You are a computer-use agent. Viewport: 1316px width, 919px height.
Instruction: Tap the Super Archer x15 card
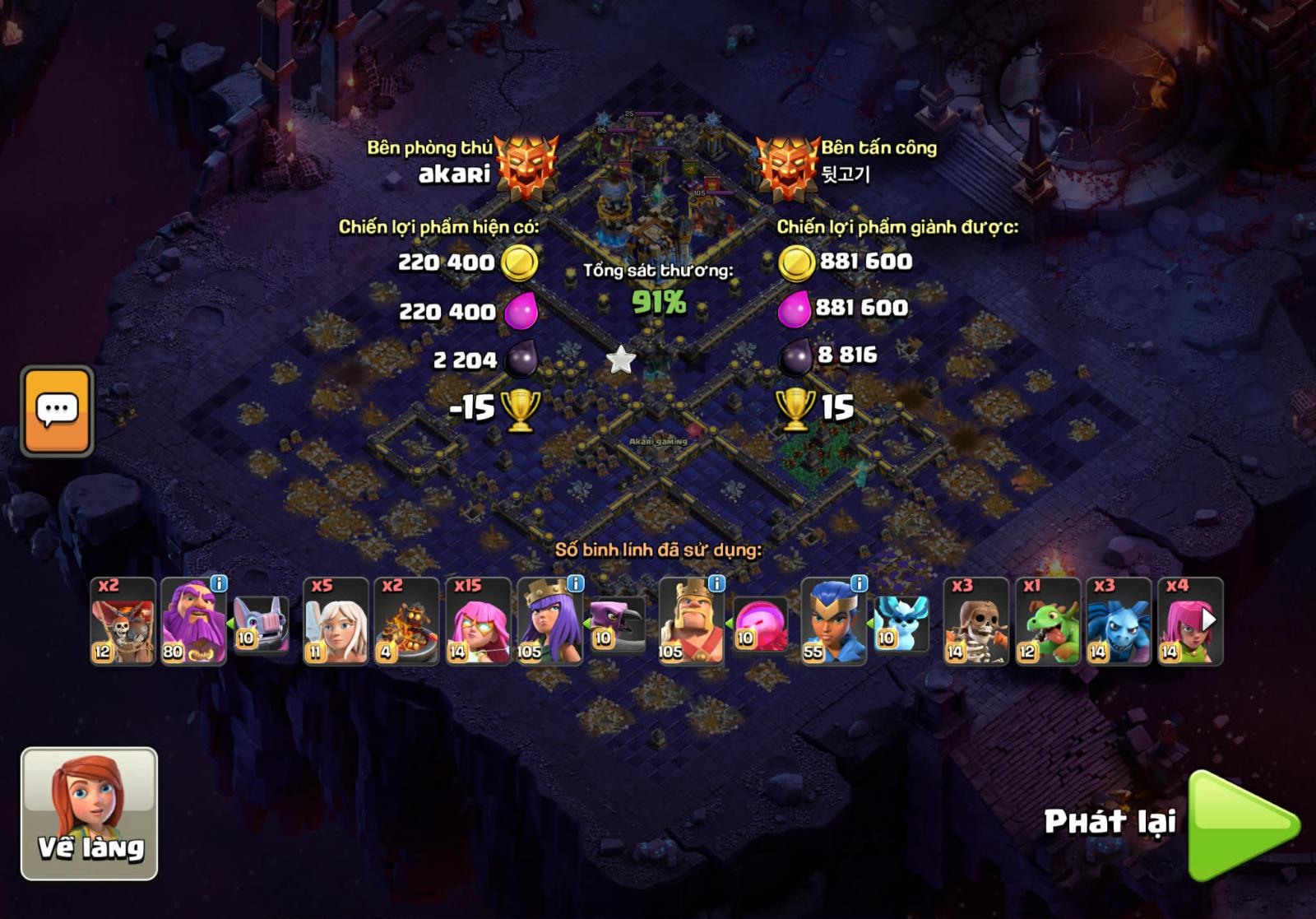478,622
